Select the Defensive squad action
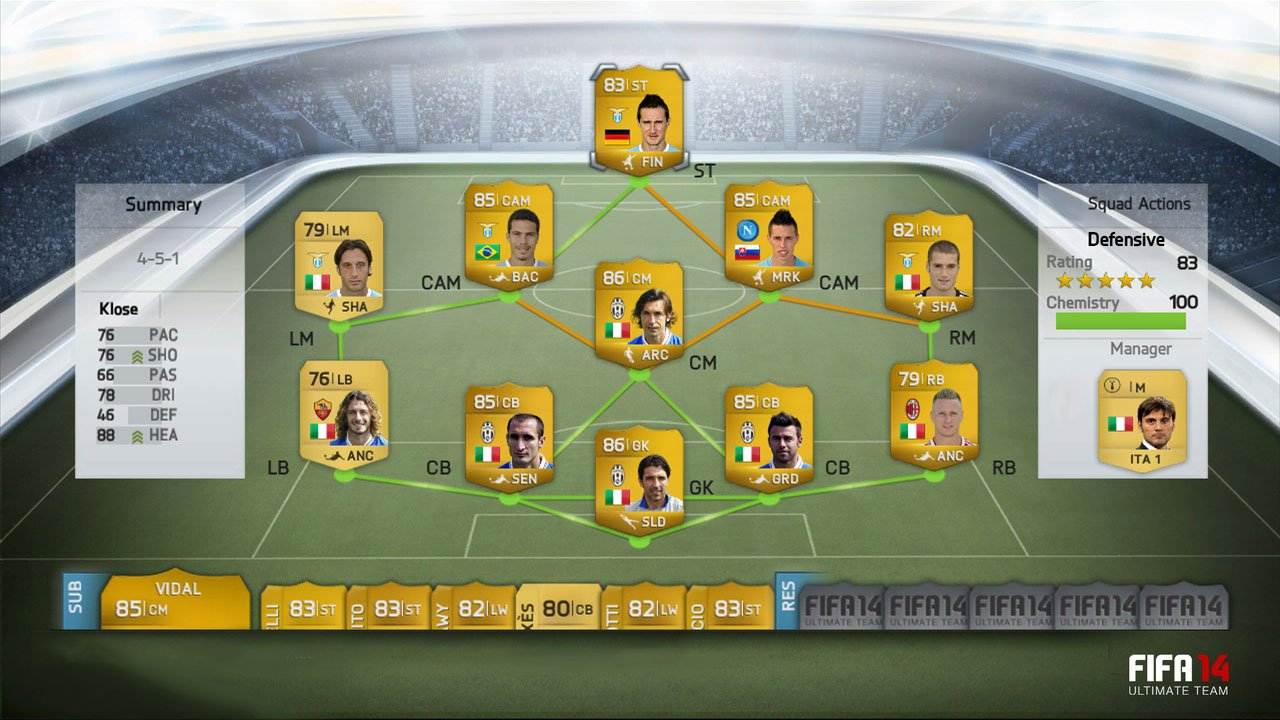Image resolution: width=1280 pixels, height=720 pixels. (x=1127, y=239)
